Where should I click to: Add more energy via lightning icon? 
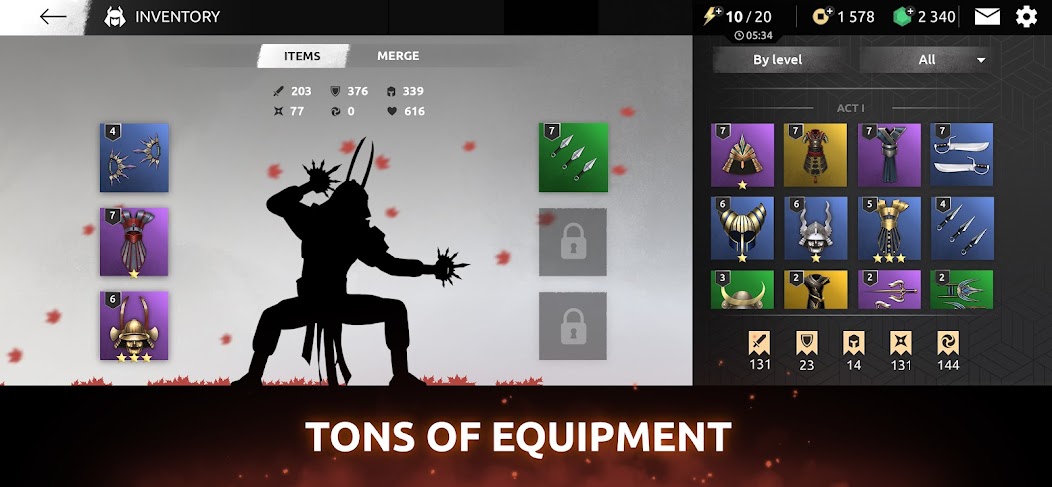(711, 16)
